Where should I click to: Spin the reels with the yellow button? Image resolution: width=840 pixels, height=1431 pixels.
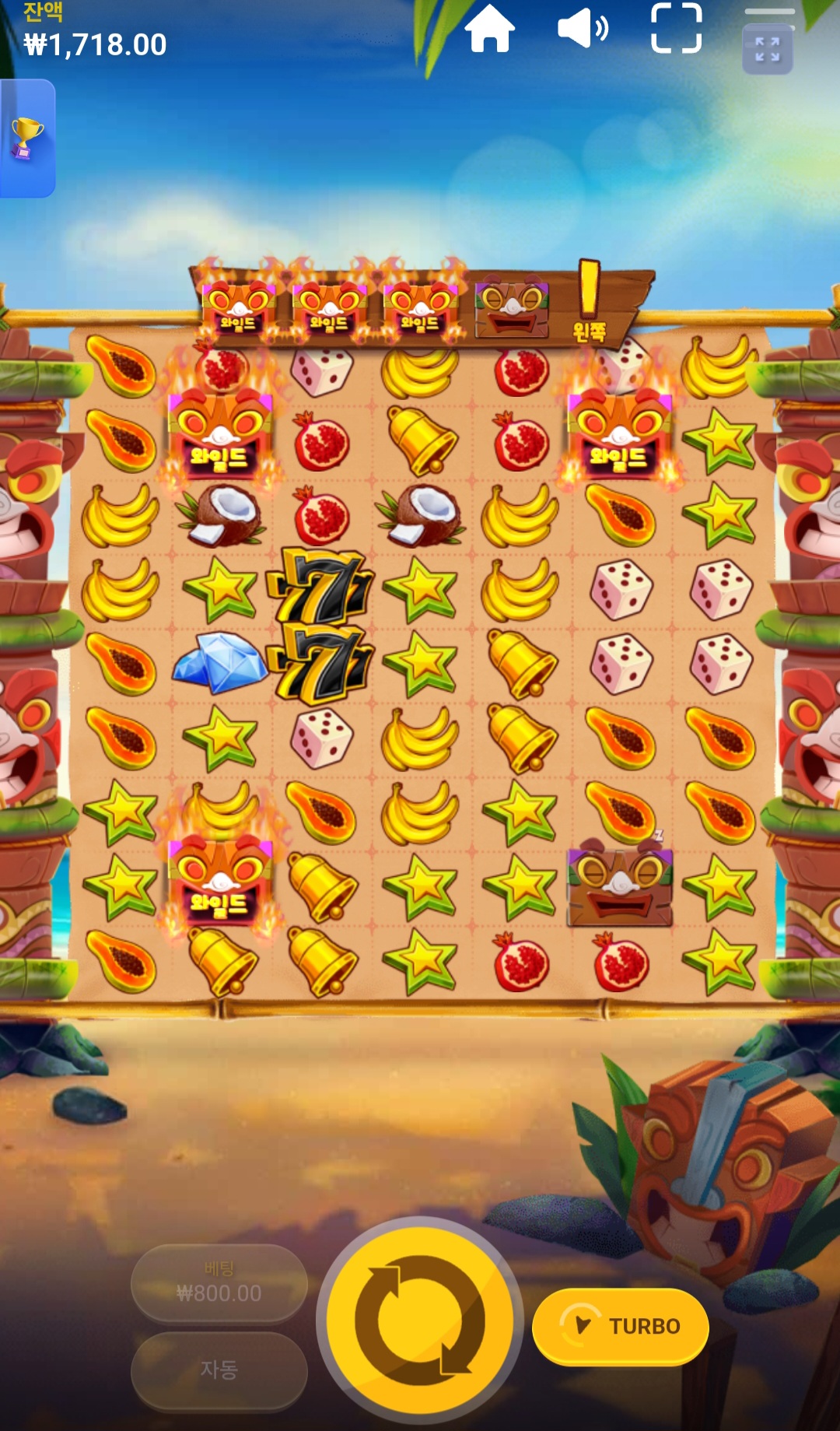click(420, 1320)
